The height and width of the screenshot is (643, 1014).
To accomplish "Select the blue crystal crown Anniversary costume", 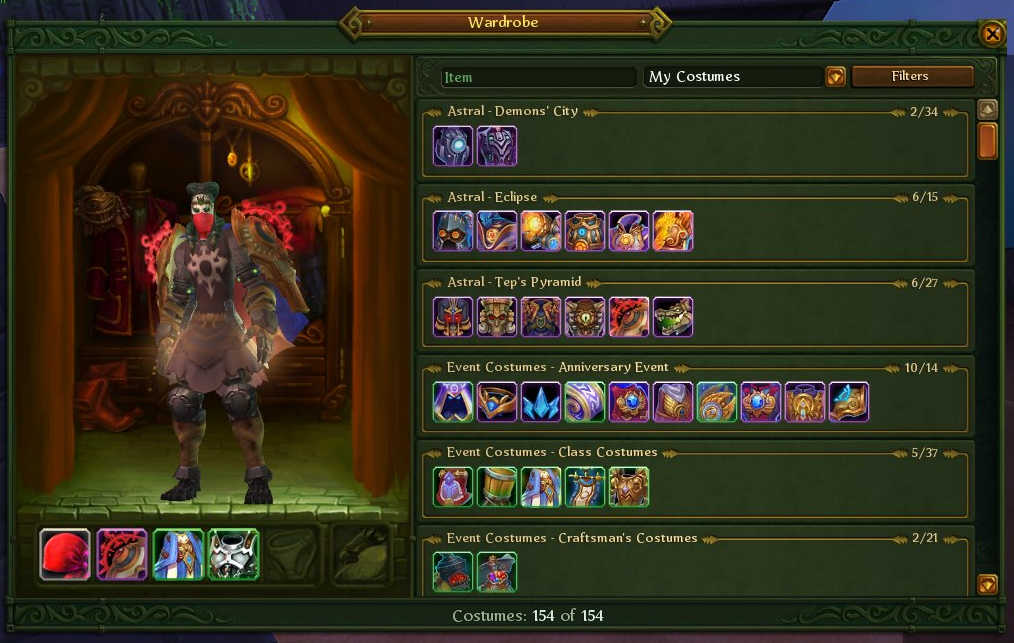I will 541,402.
